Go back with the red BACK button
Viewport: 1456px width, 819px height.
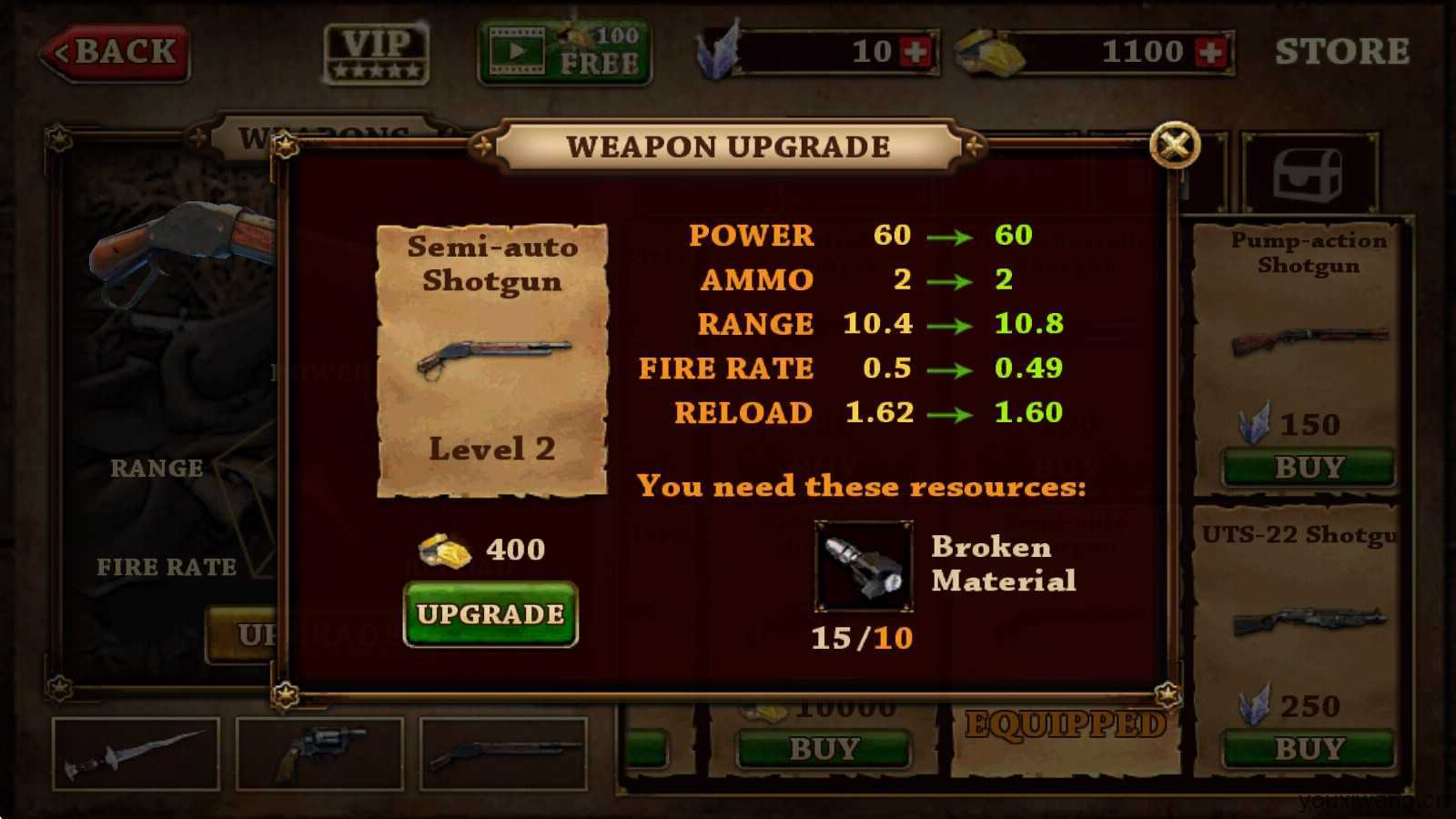(116, 52)
